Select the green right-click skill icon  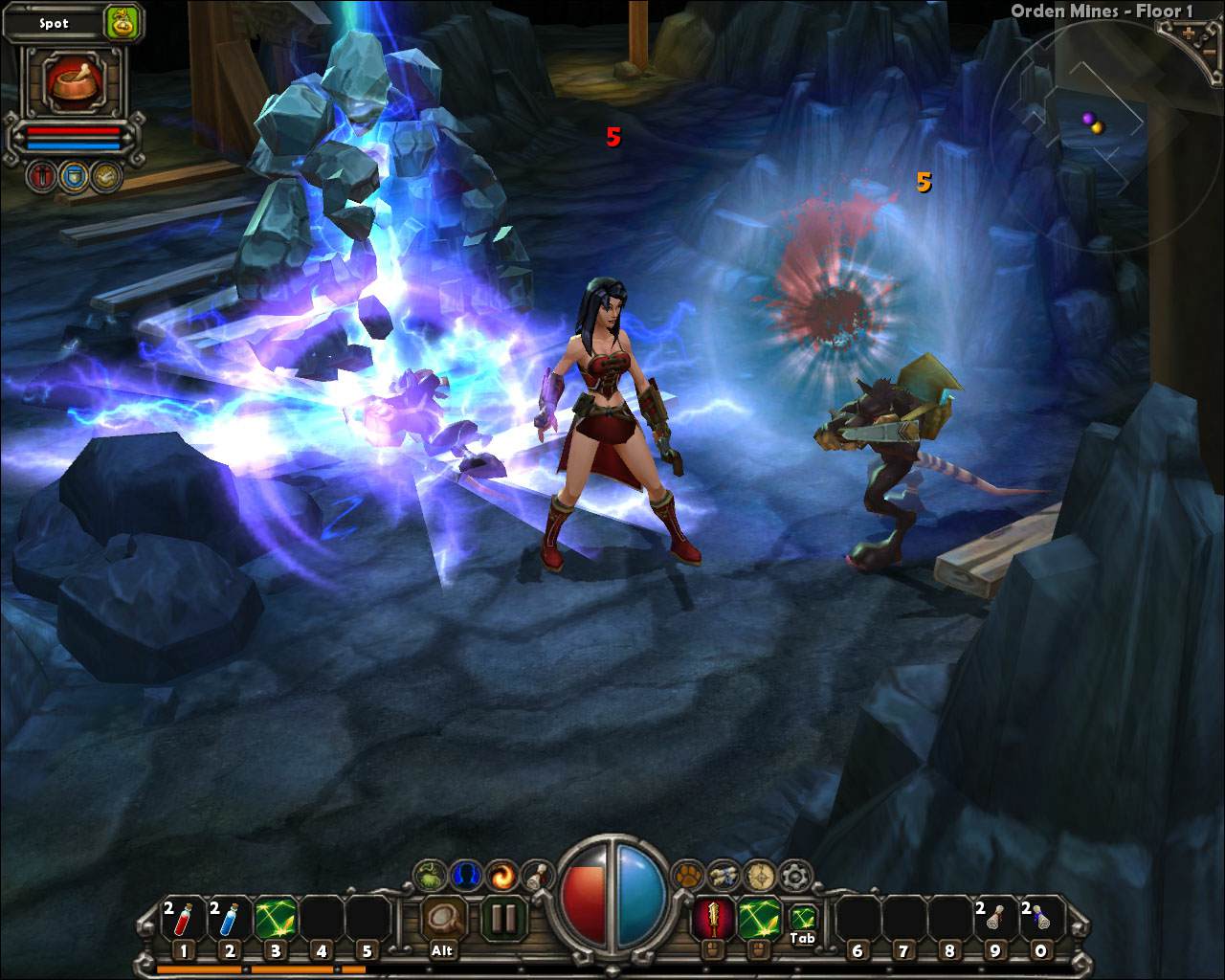(x=759, y=920)
